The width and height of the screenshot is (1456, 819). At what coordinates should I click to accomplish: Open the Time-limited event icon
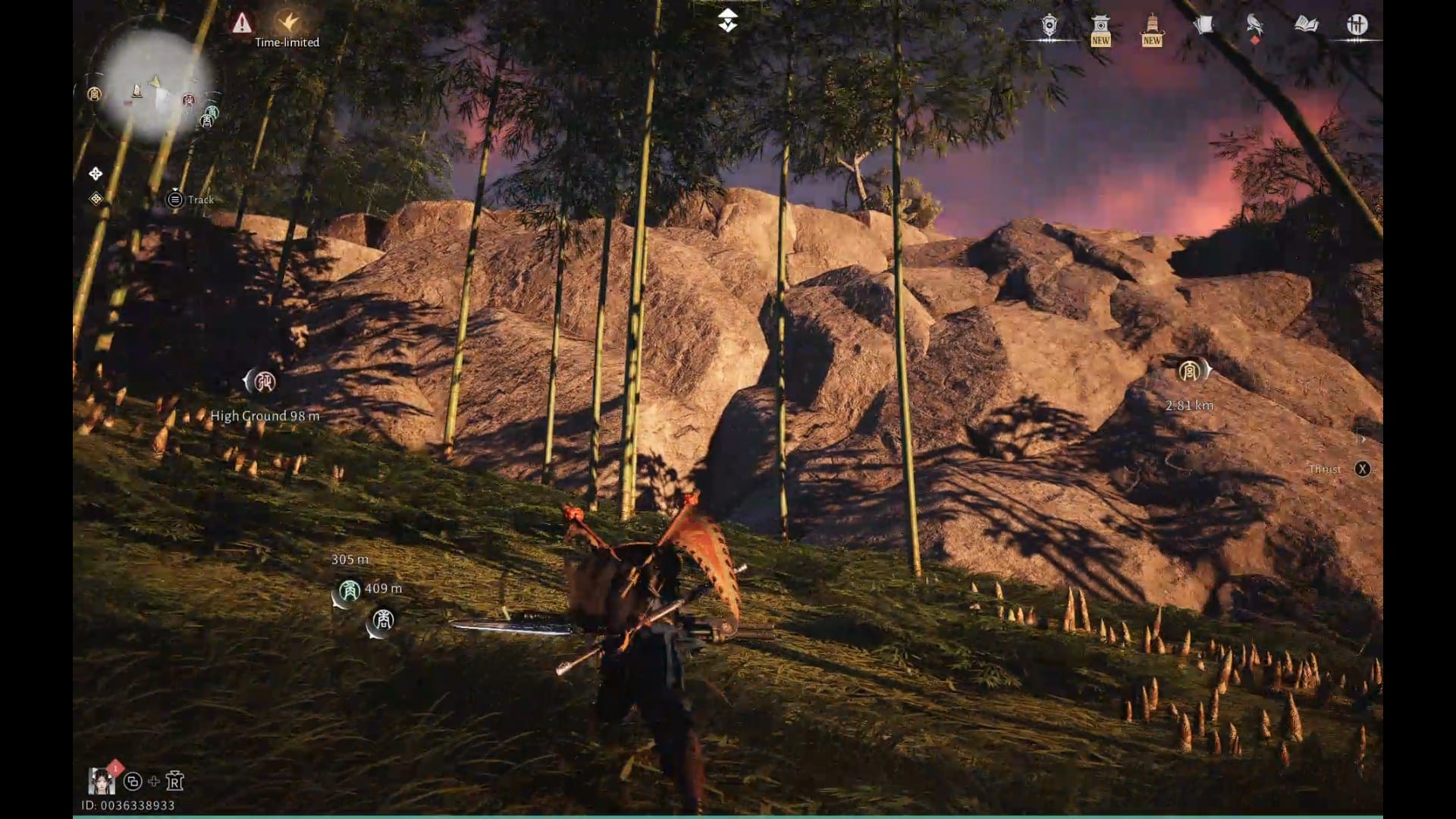point(287,23)
